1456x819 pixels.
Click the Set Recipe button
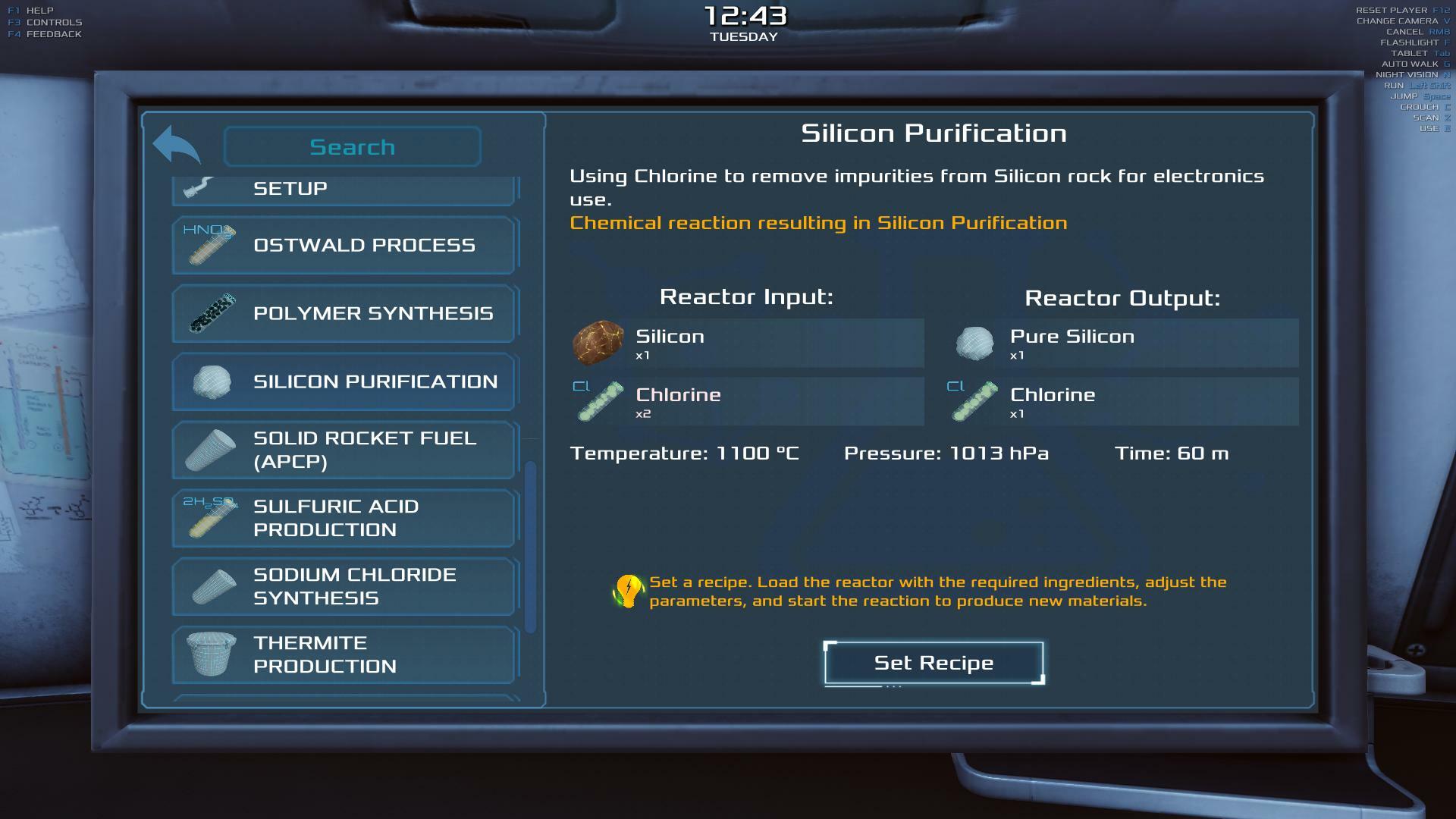tap(934, 663)
